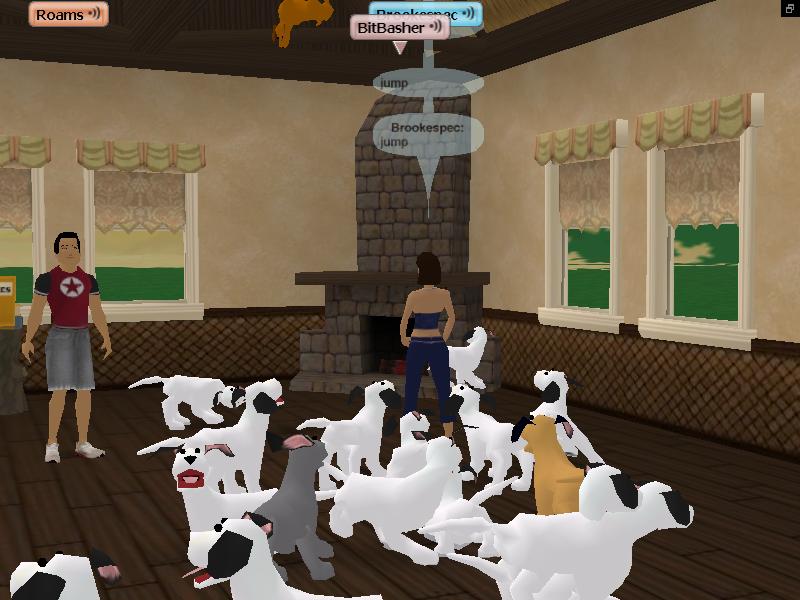This screenshot has width=800, height=600.
Task: Click the restore window button
Action: tap(790, 8)
